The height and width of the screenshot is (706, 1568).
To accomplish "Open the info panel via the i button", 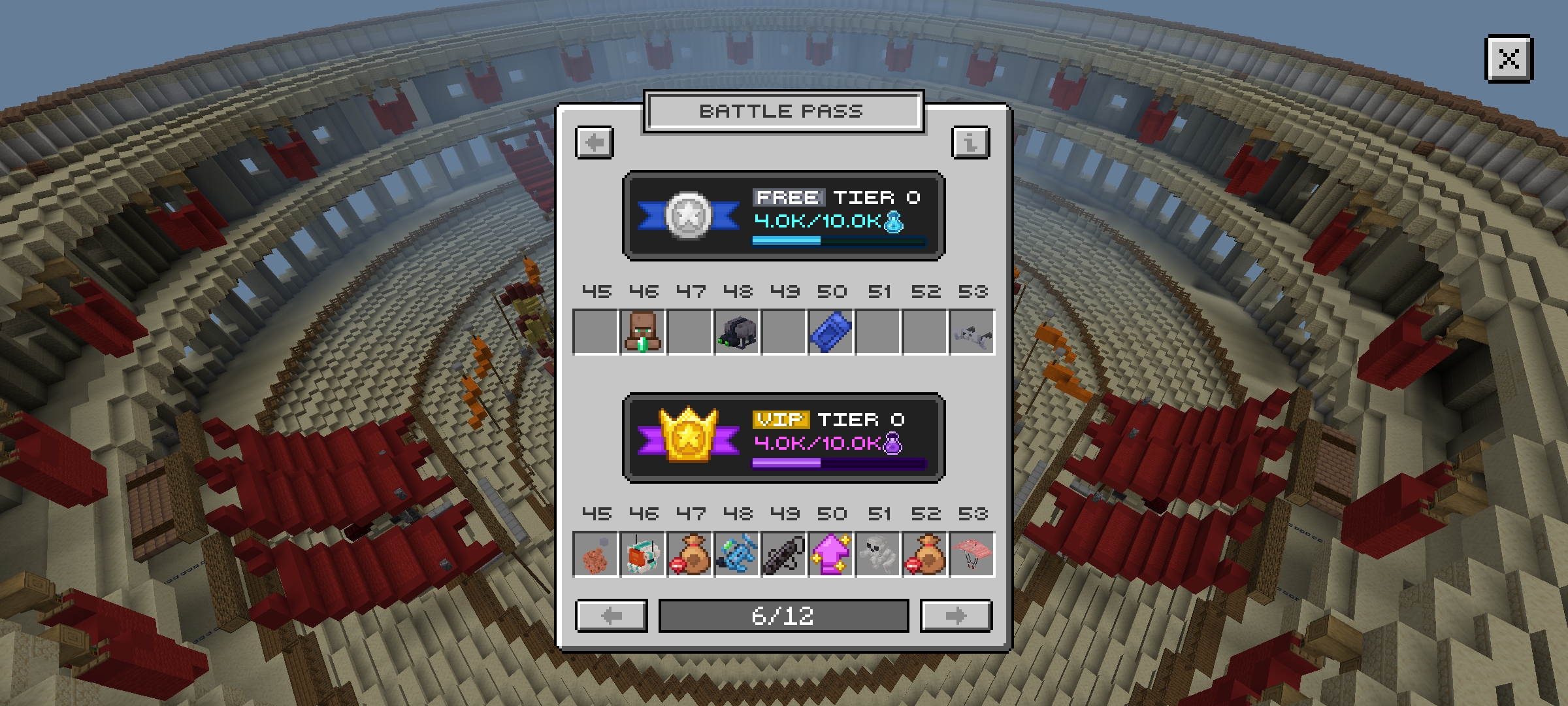I will pyautogui.click(x=972, y=143).
